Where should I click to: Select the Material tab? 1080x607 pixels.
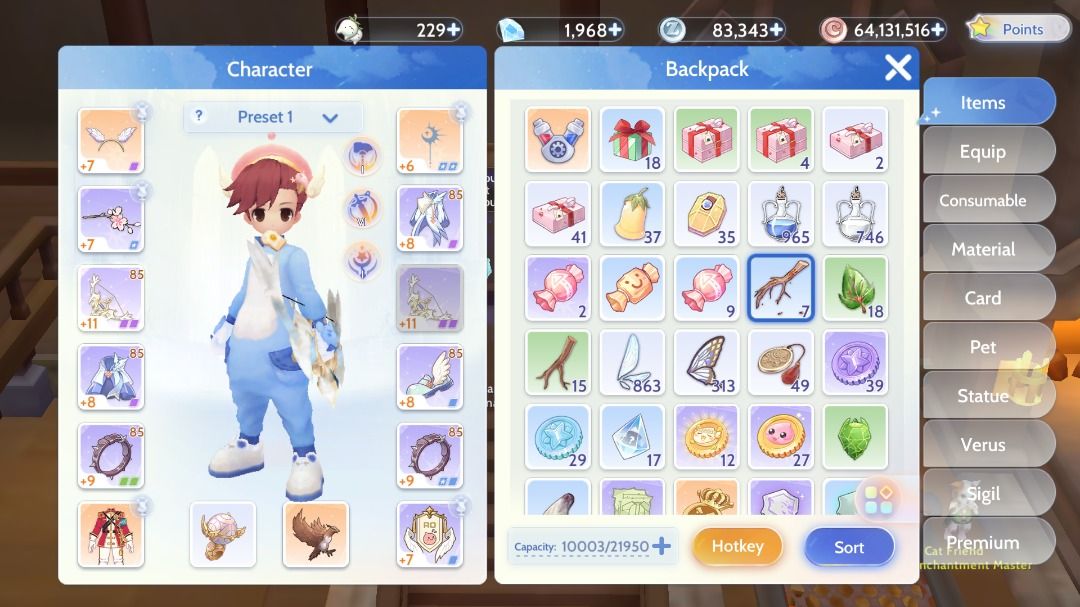point(982,249)
